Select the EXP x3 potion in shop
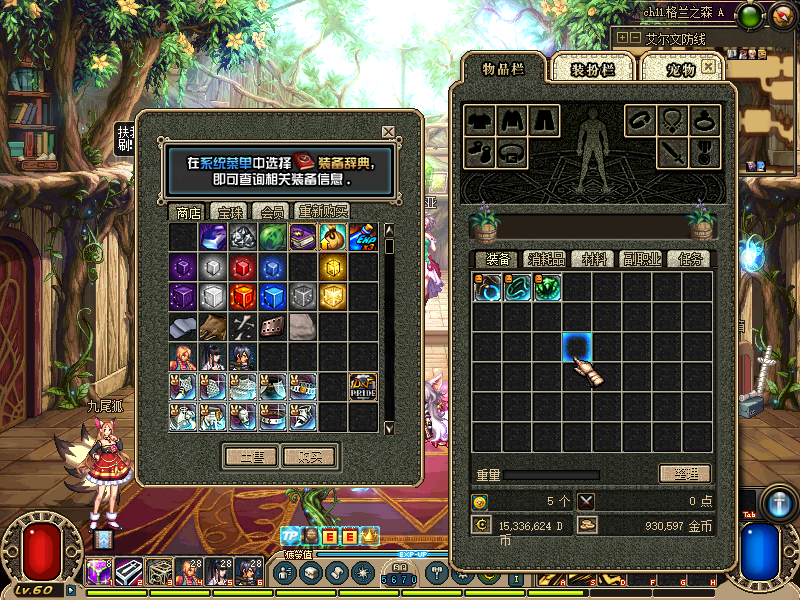The image size is (800, 600). click(362, 237)
